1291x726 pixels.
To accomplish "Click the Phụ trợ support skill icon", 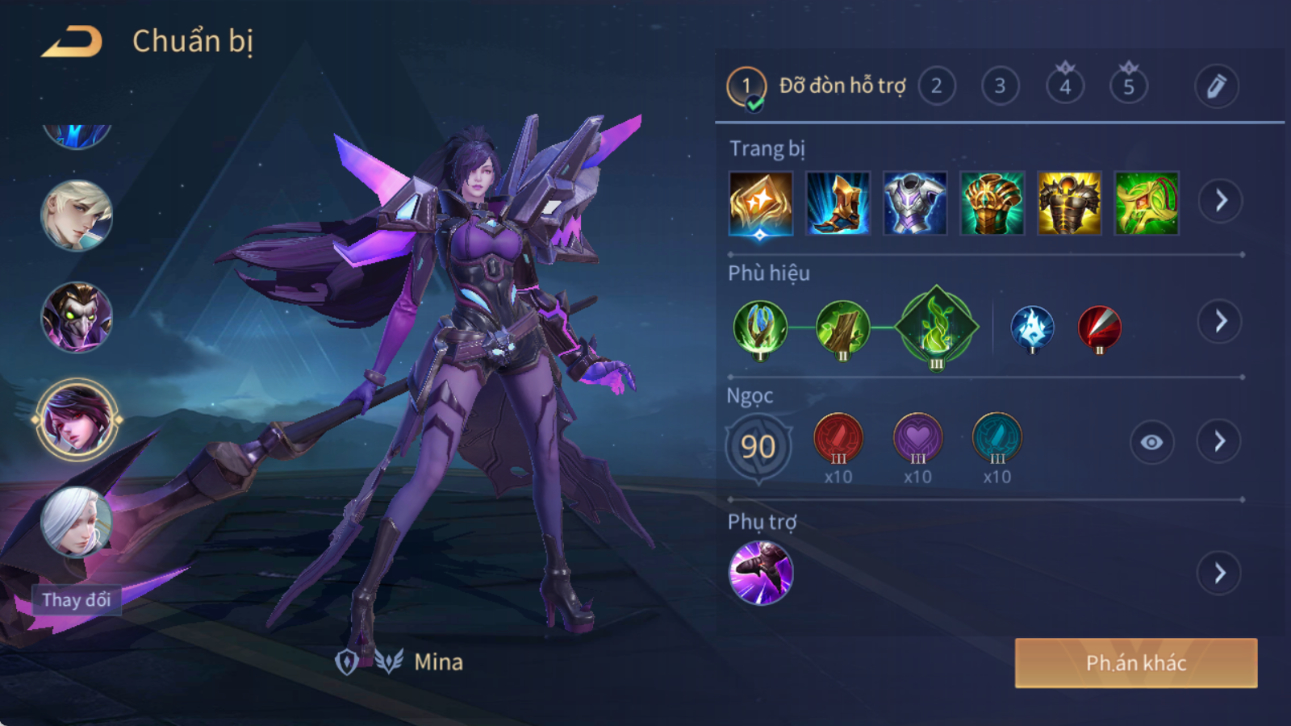I will point(761,573).
